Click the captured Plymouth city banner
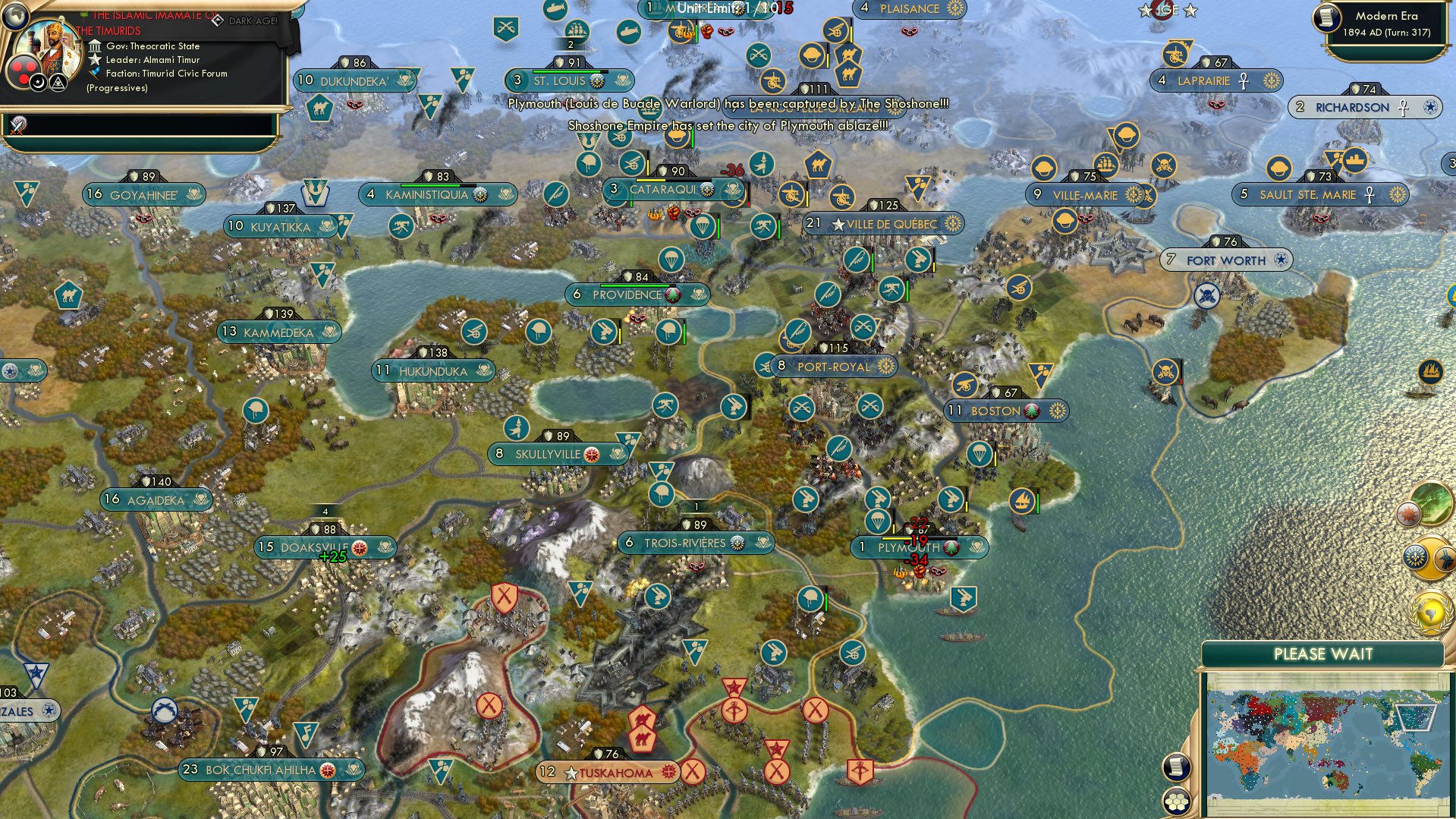Viewport: 1456px width, 819px height. pos(920,546)
